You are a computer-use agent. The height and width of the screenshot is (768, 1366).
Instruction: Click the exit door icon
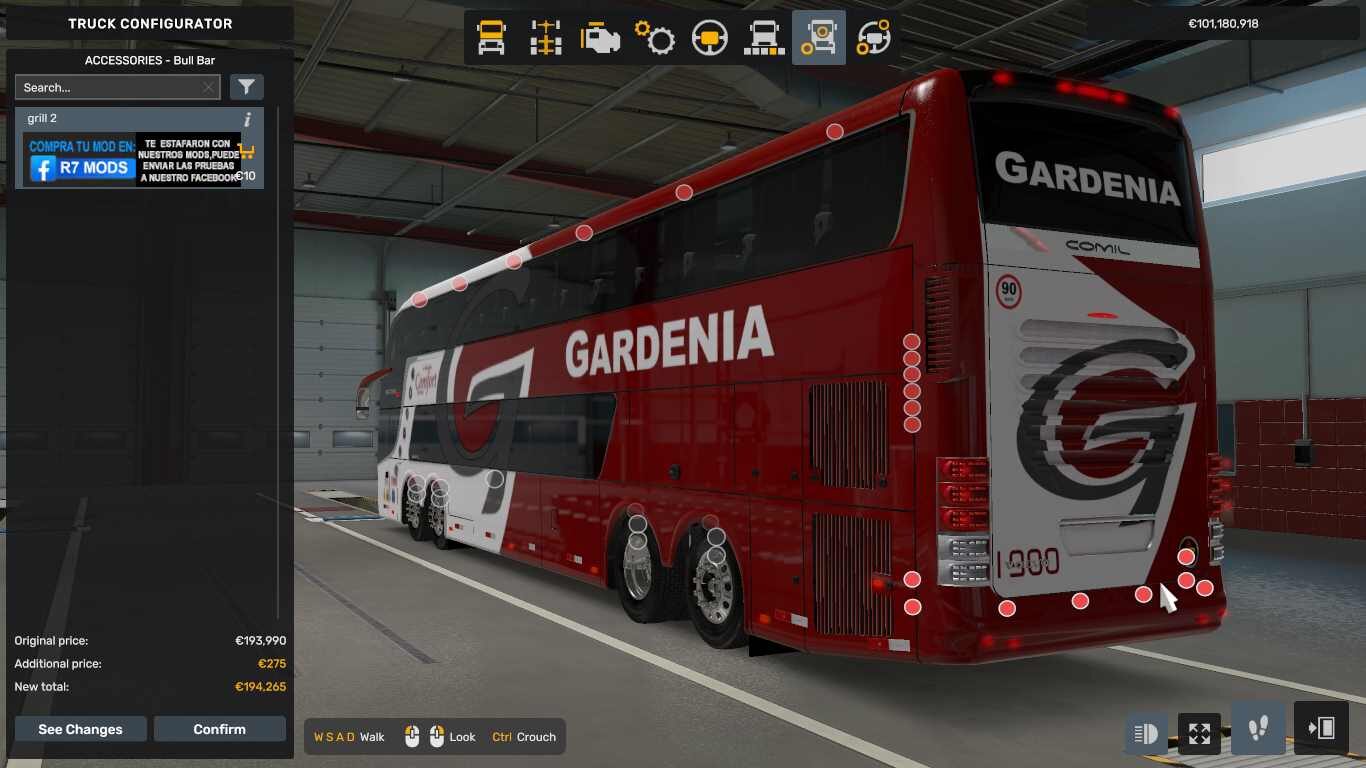[x=1321, y=728]
